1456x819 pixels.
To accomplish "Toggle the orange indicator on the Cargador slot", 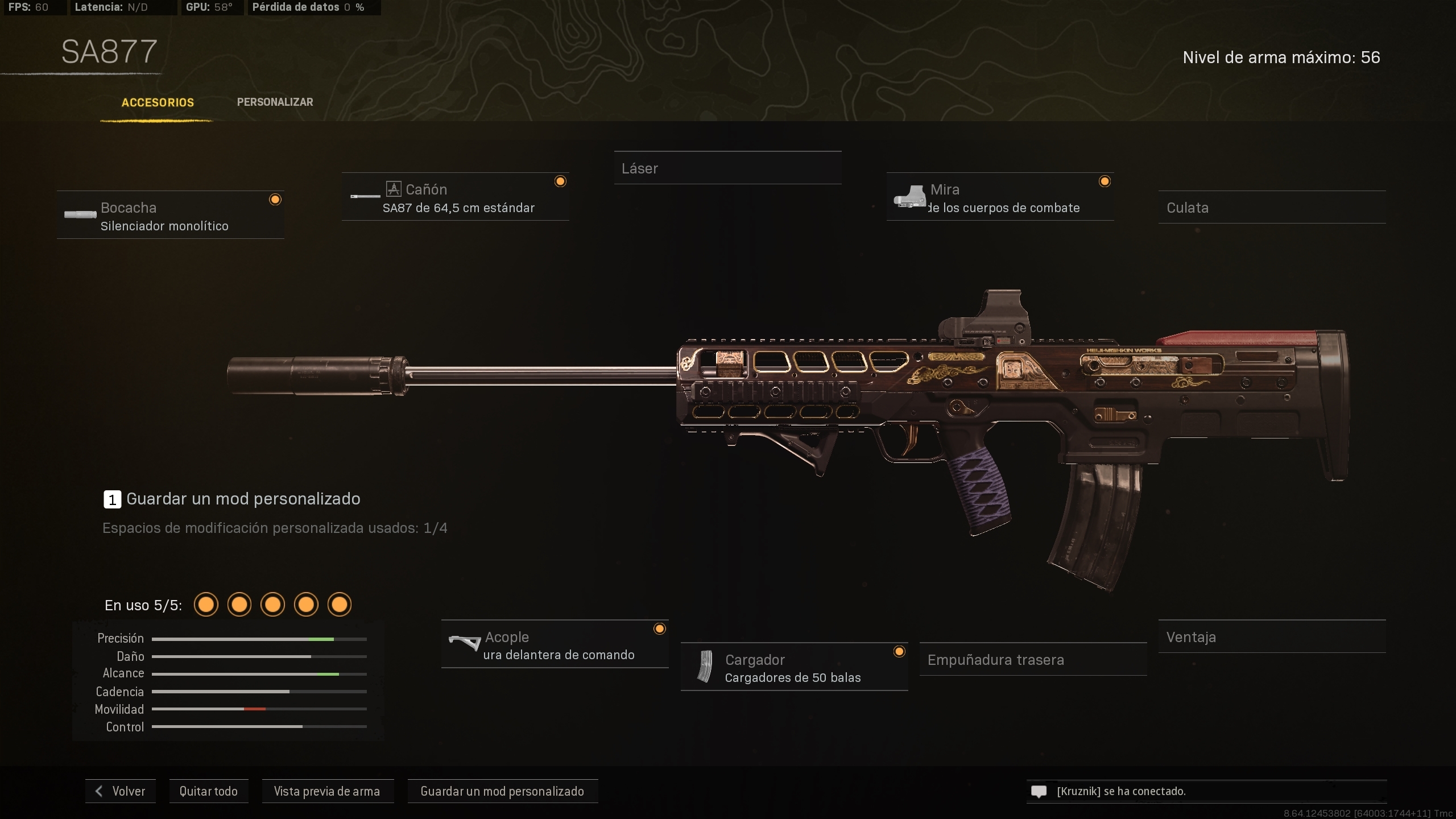I will (x=899, y=651).
